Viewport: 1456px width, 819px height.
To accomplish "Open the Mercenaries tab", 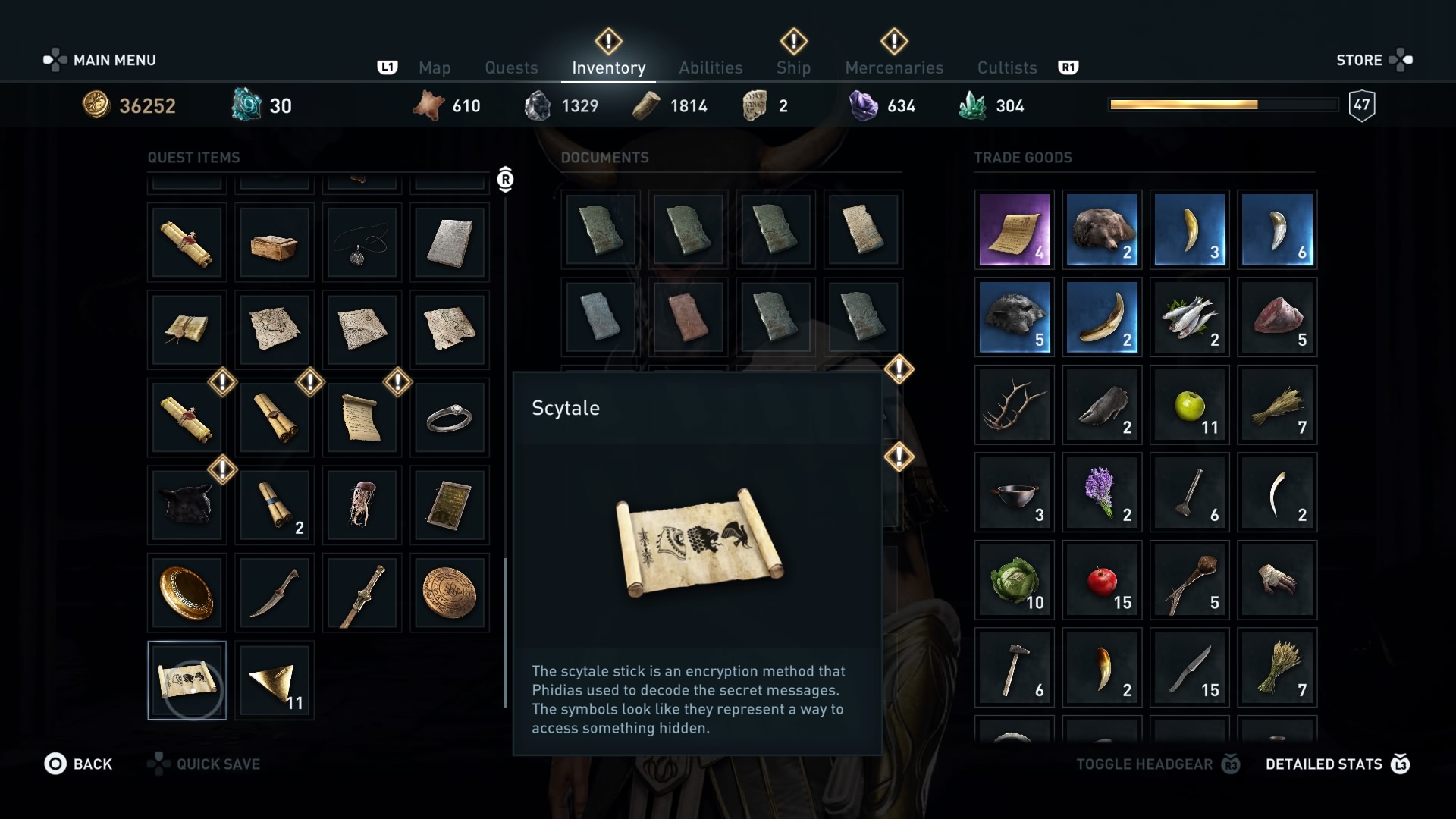I will coord(893,67).
